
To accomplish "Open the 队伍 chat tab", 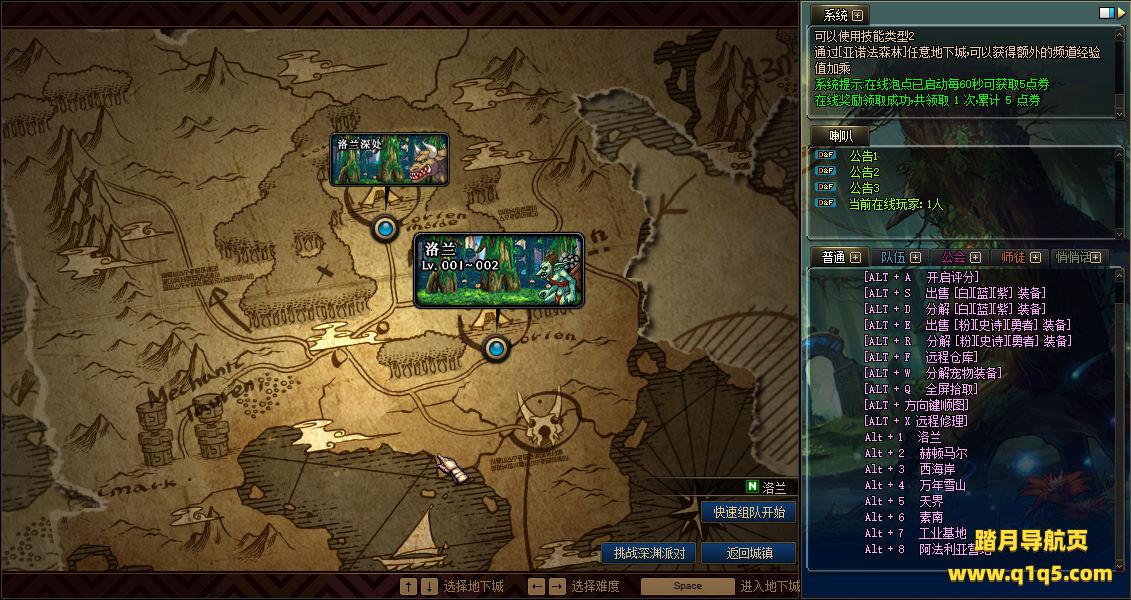I will 893,258.
